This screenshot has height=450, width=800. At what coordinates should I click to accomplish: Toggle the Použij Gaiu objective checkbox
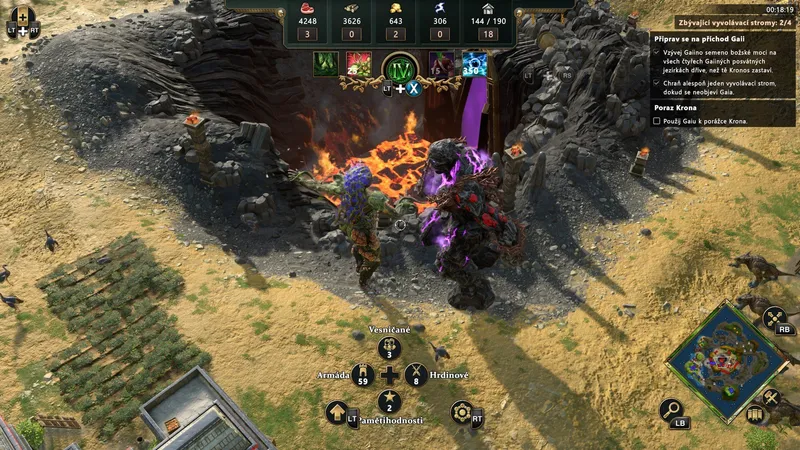[x=656, y=121]
